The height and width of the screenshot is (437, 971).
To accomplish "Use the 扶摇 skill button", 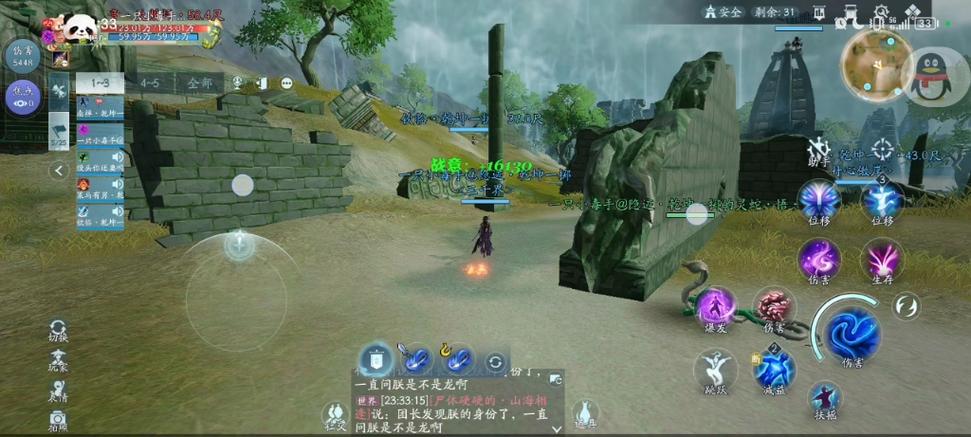I will [825, 398].
